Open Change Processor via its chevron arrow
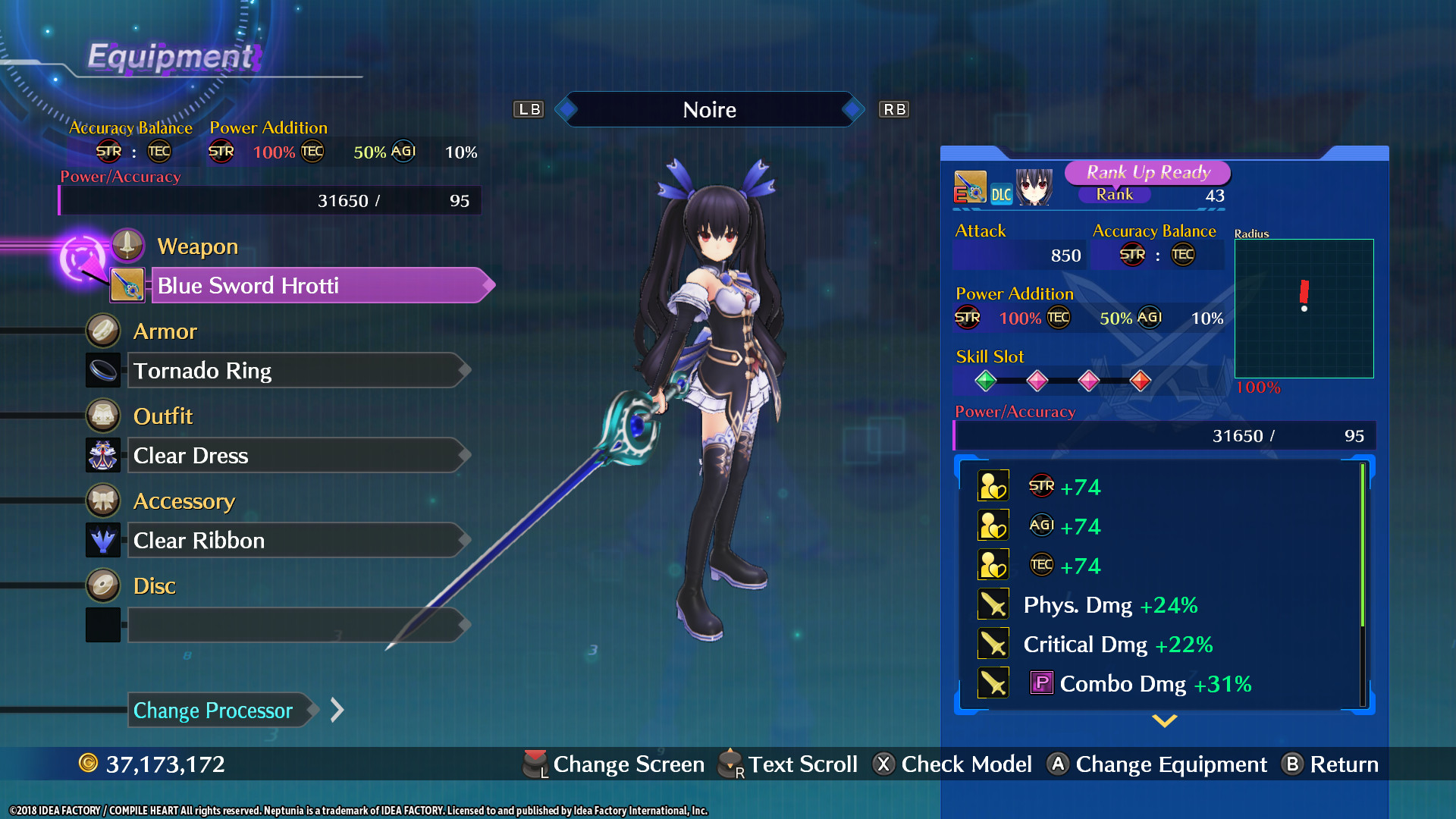 [336, 710]
